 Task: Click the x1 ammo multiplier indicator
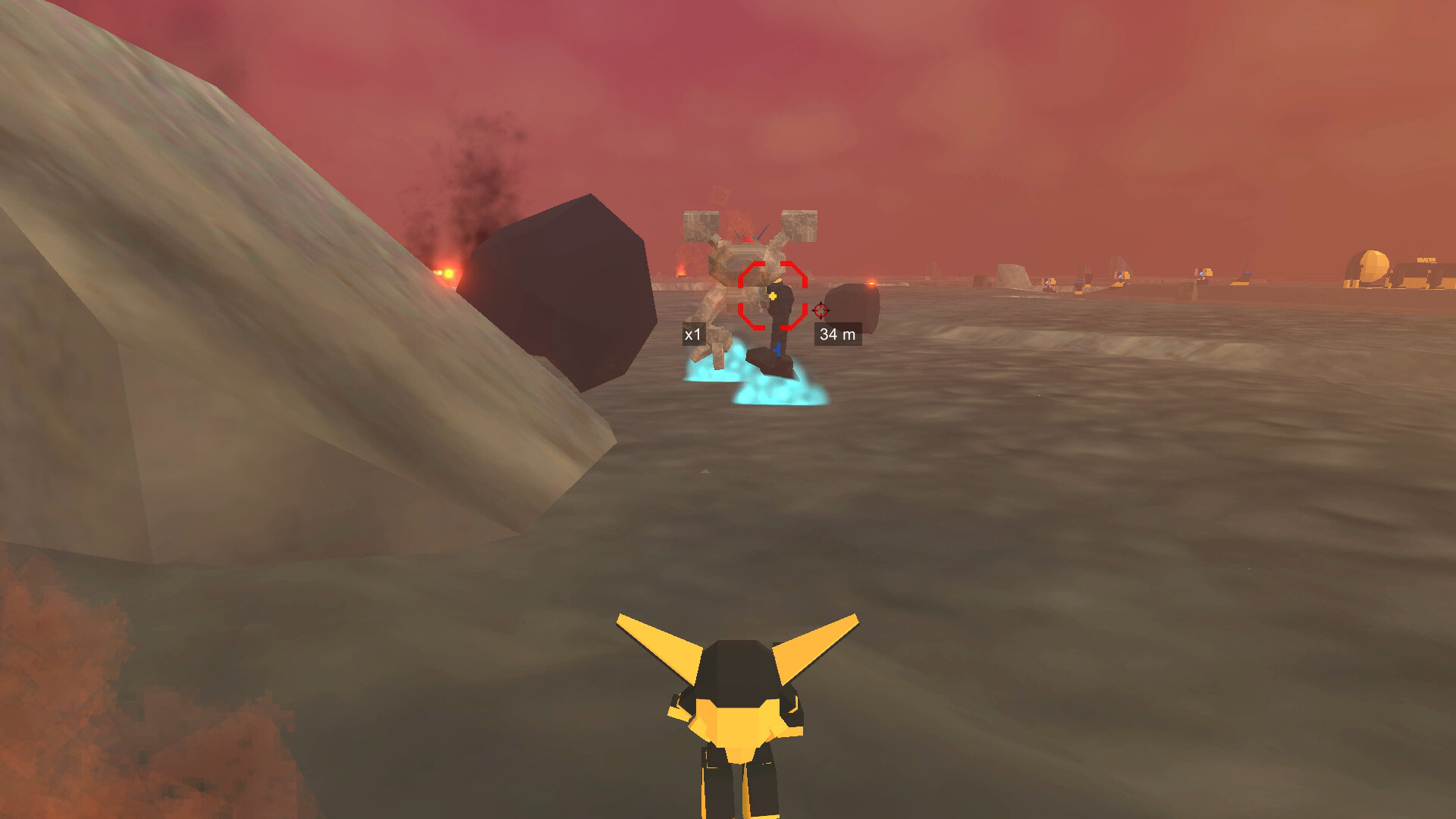point(692,334)
